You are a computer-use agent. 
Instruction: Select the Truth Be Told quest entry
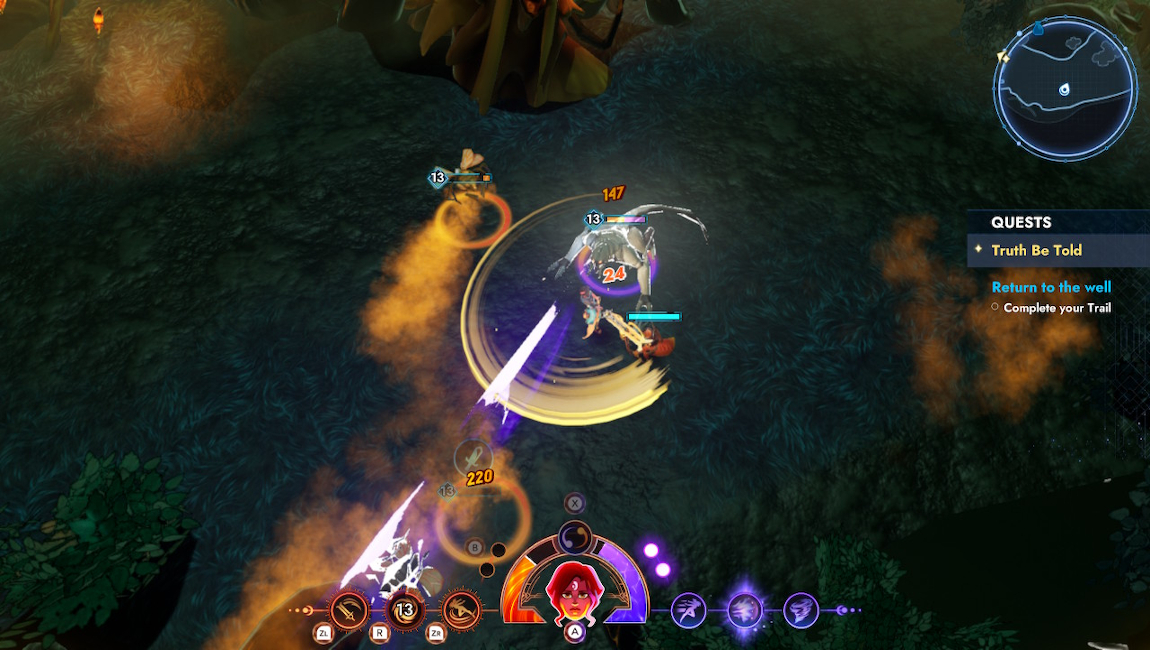click(x=1036, y=250)
